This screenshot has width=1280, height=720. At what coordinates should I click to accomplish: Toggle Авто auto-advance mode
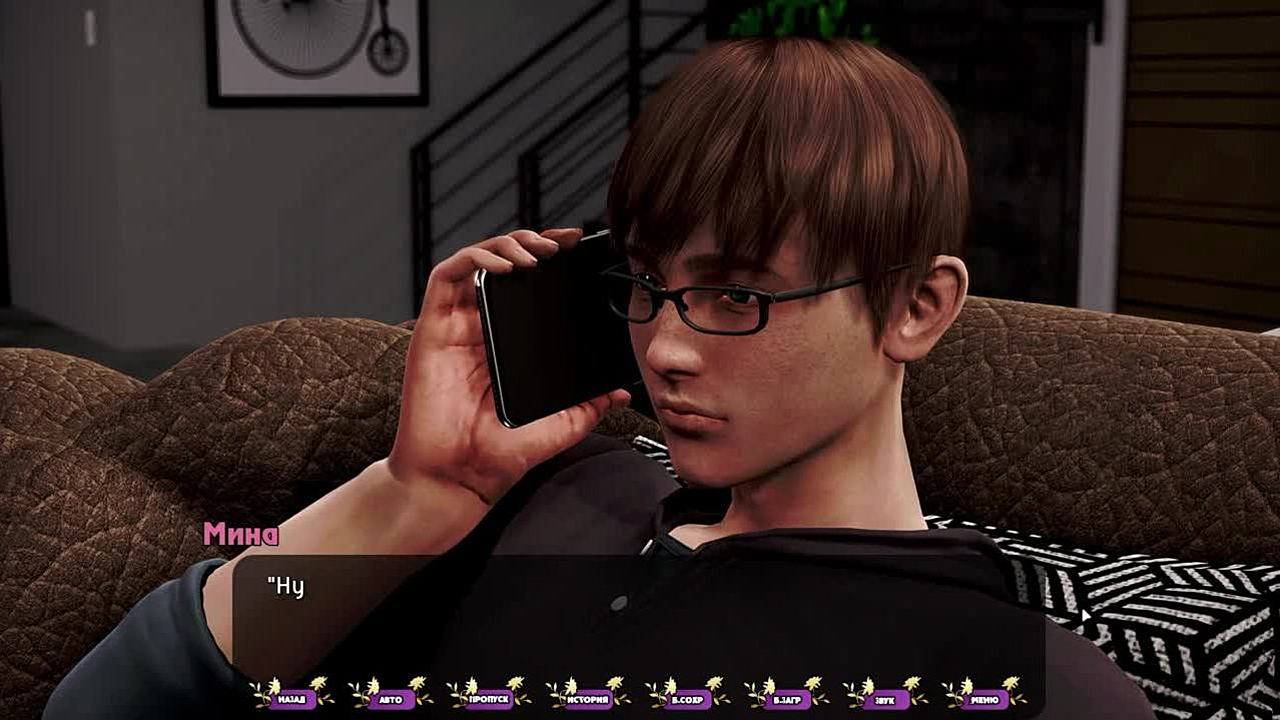click(390, 699)
